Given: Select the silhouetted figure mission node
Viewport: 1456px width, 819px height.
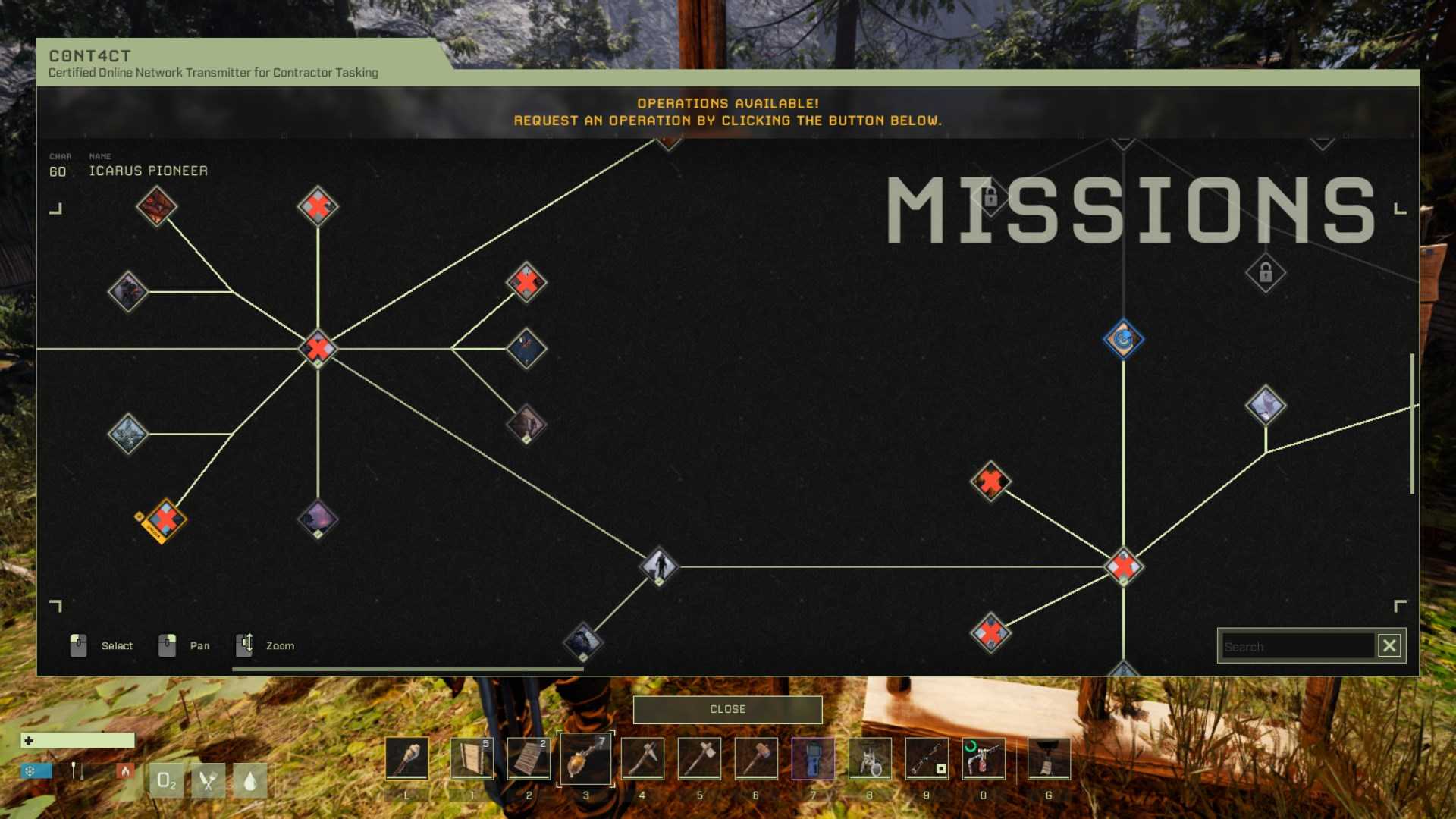Looking at the screenshot, I should click(x=658, y=566).
